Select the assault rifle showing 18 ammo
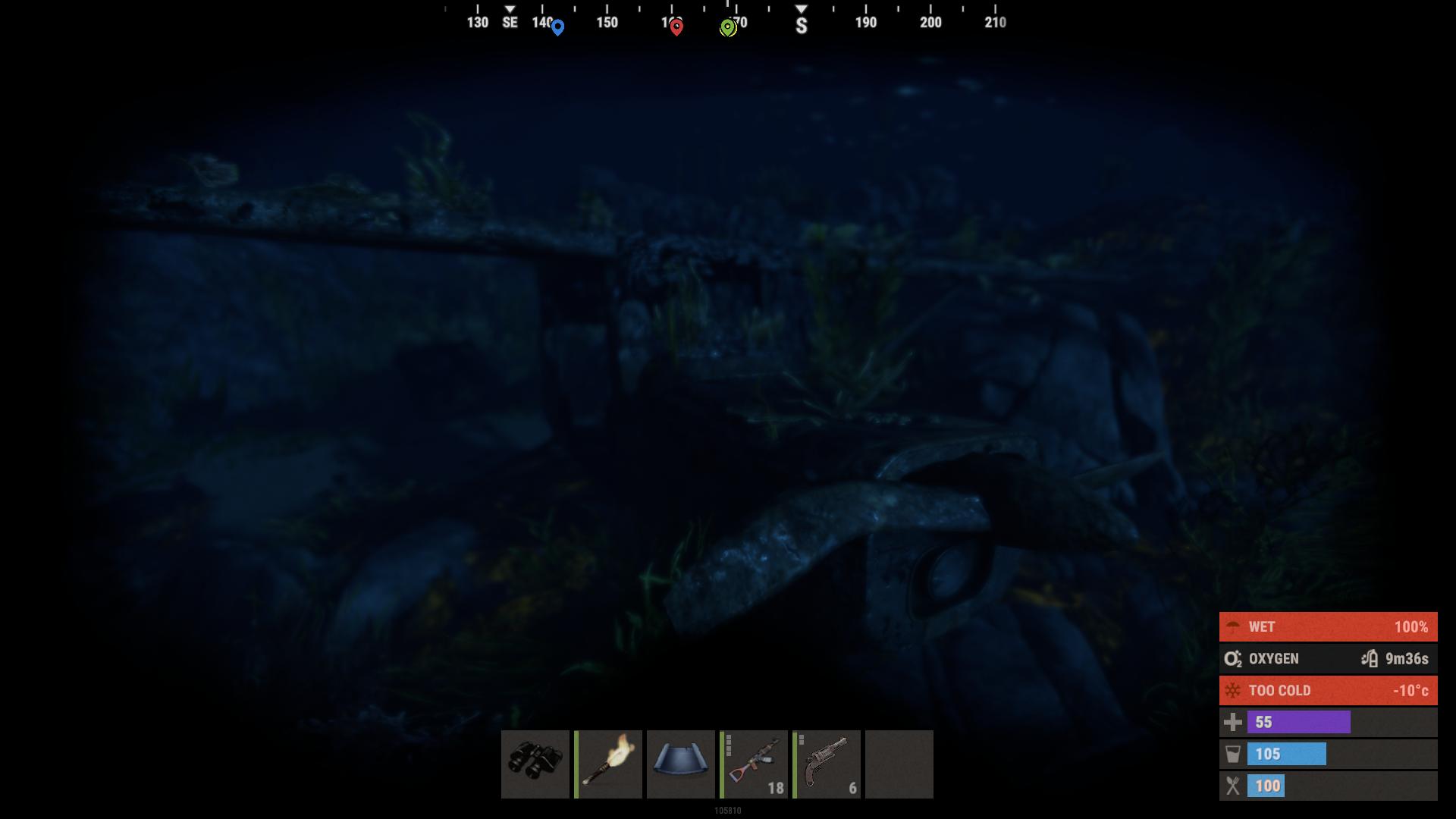The width and height of the screenshot is (1456, 819). tap(753, 764)
